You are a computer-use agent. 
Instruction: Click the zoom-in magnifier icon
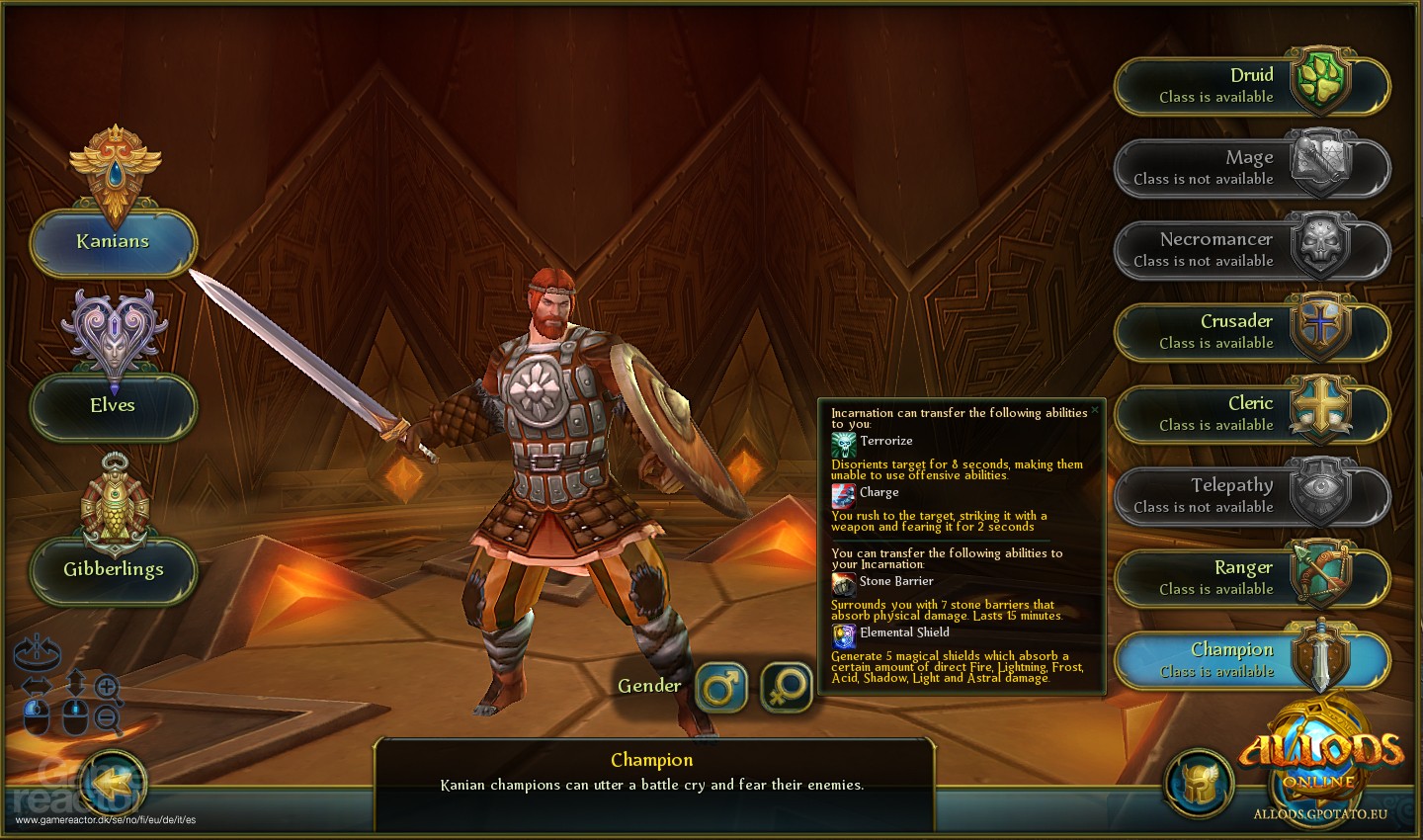click(x=107, y=687)
